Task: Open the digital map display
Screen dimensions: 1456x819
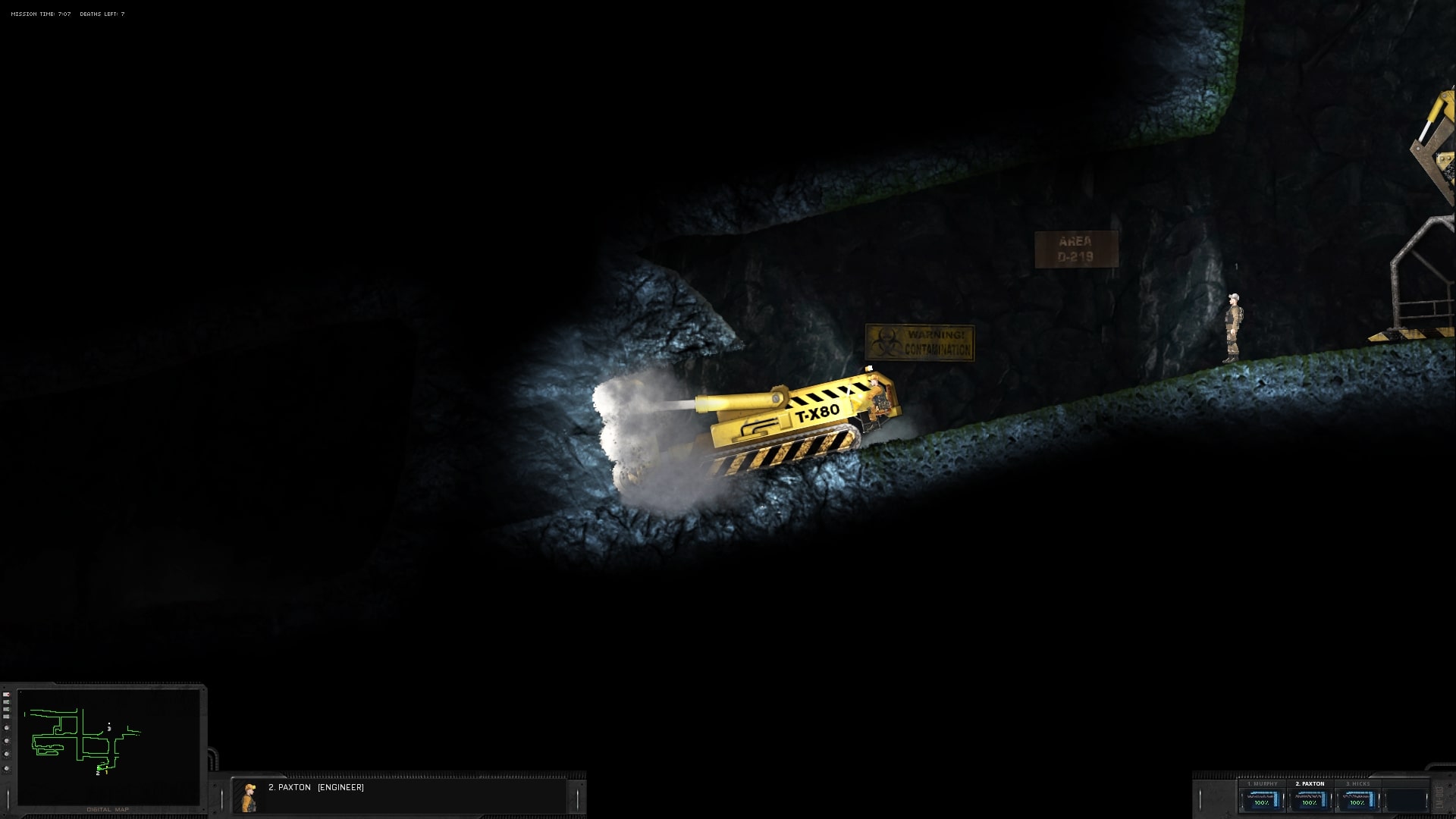Action: [x=108, y=747]
